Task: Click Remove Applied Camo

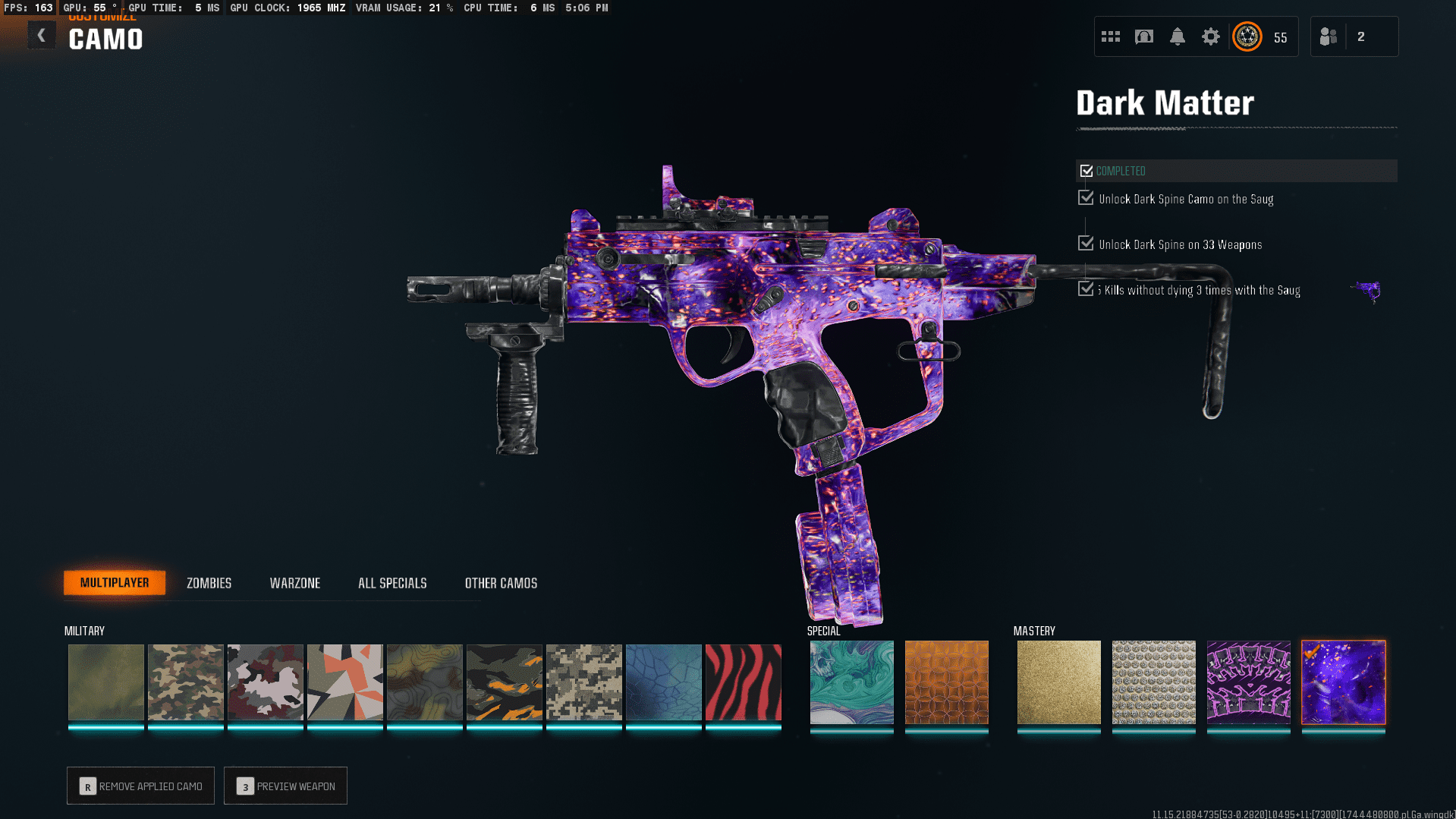Action: (140, 786)
